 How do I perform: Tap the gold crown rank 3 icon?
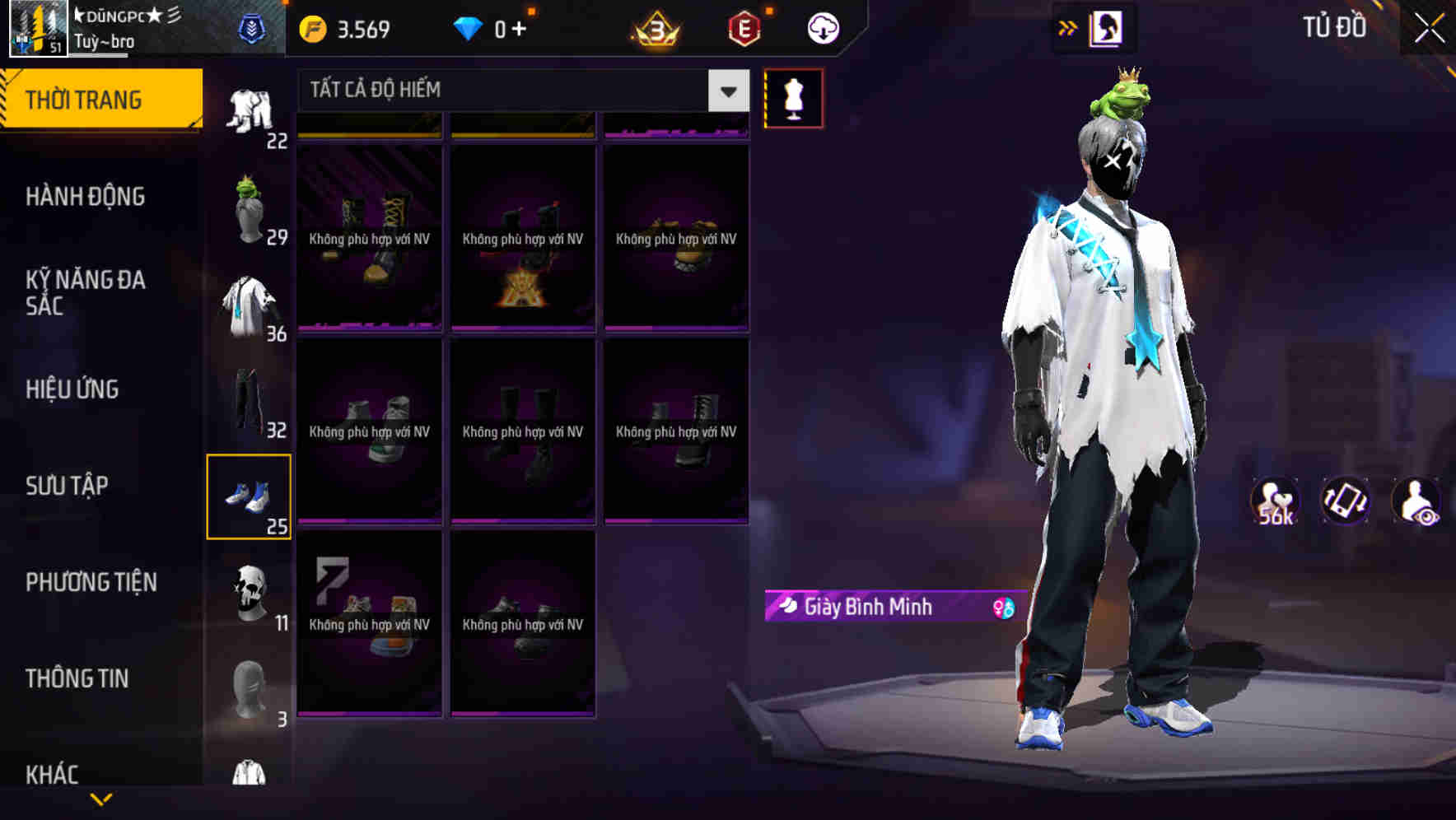655,27
